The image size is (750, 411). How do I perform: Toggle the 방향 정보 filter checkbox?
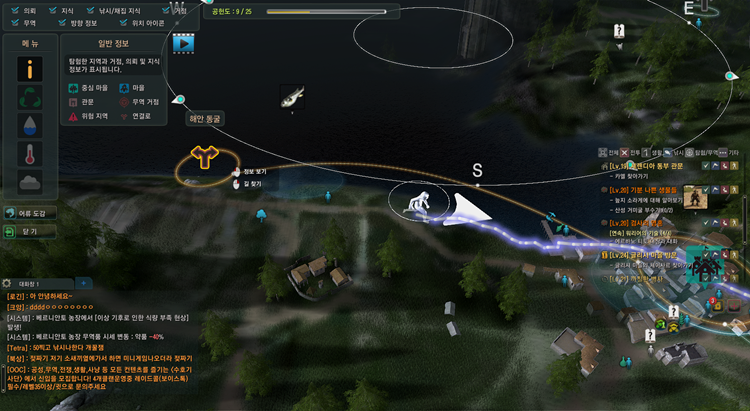point(65,22)
